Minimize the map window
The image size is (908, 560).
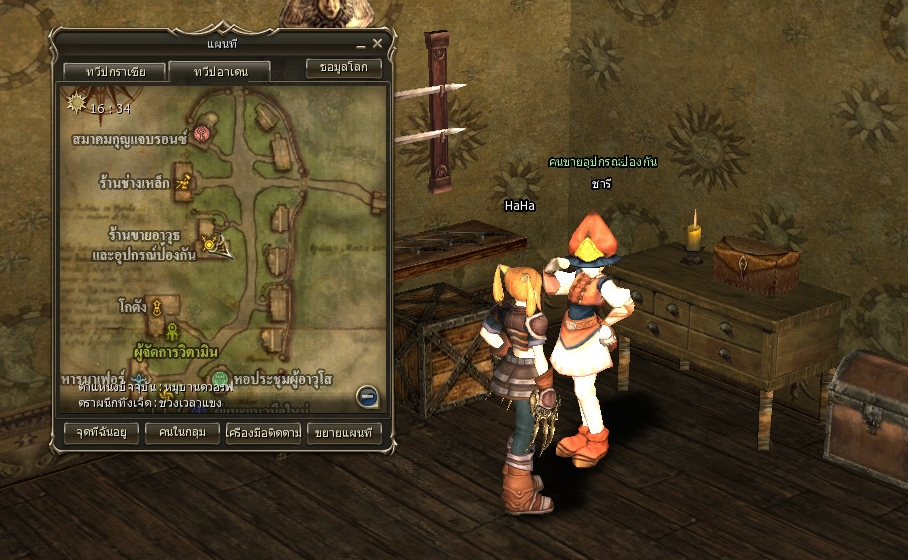(x=360, y=45)
